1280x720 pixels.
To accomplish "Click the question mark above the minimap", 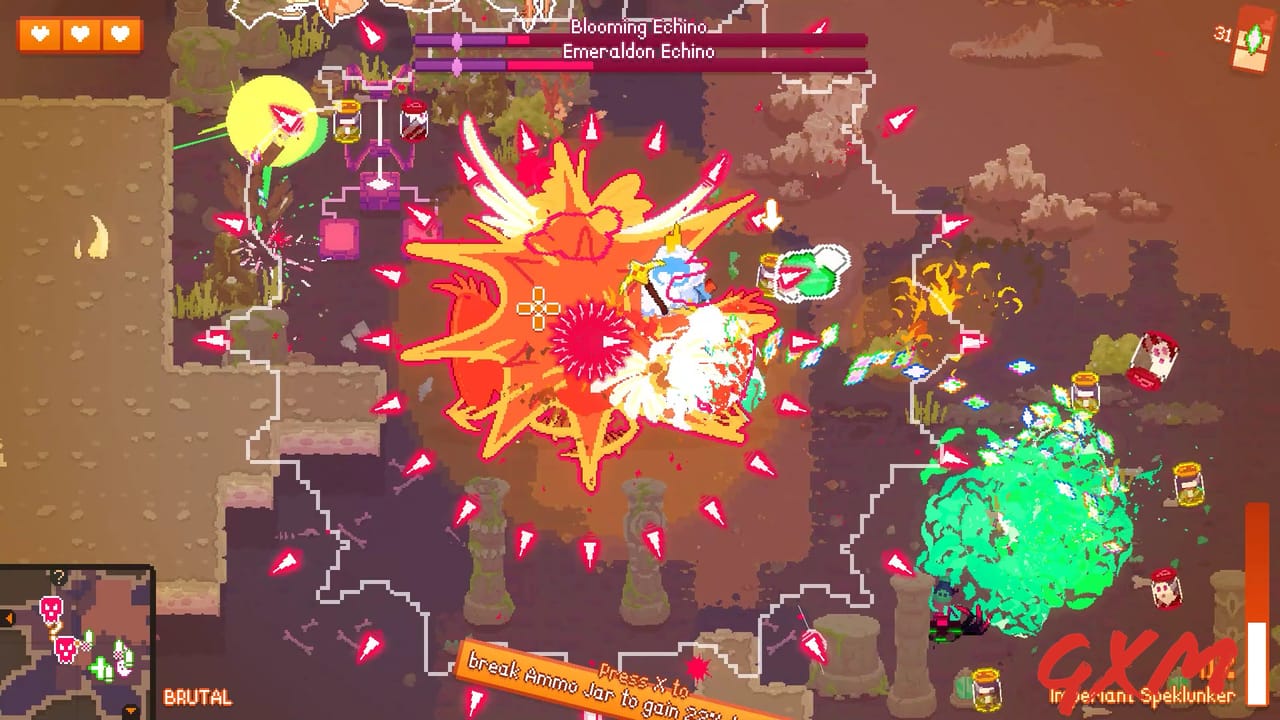I will tap(58, 577).
